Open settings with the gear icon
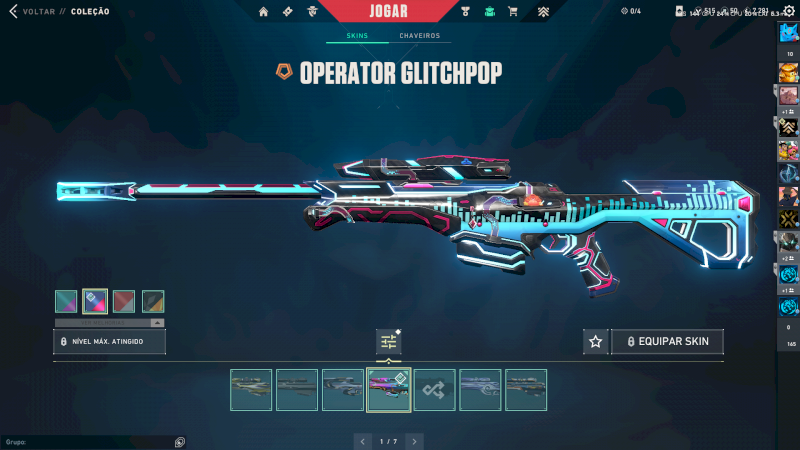This screenshot has height=450, width=800. point(788,11)
